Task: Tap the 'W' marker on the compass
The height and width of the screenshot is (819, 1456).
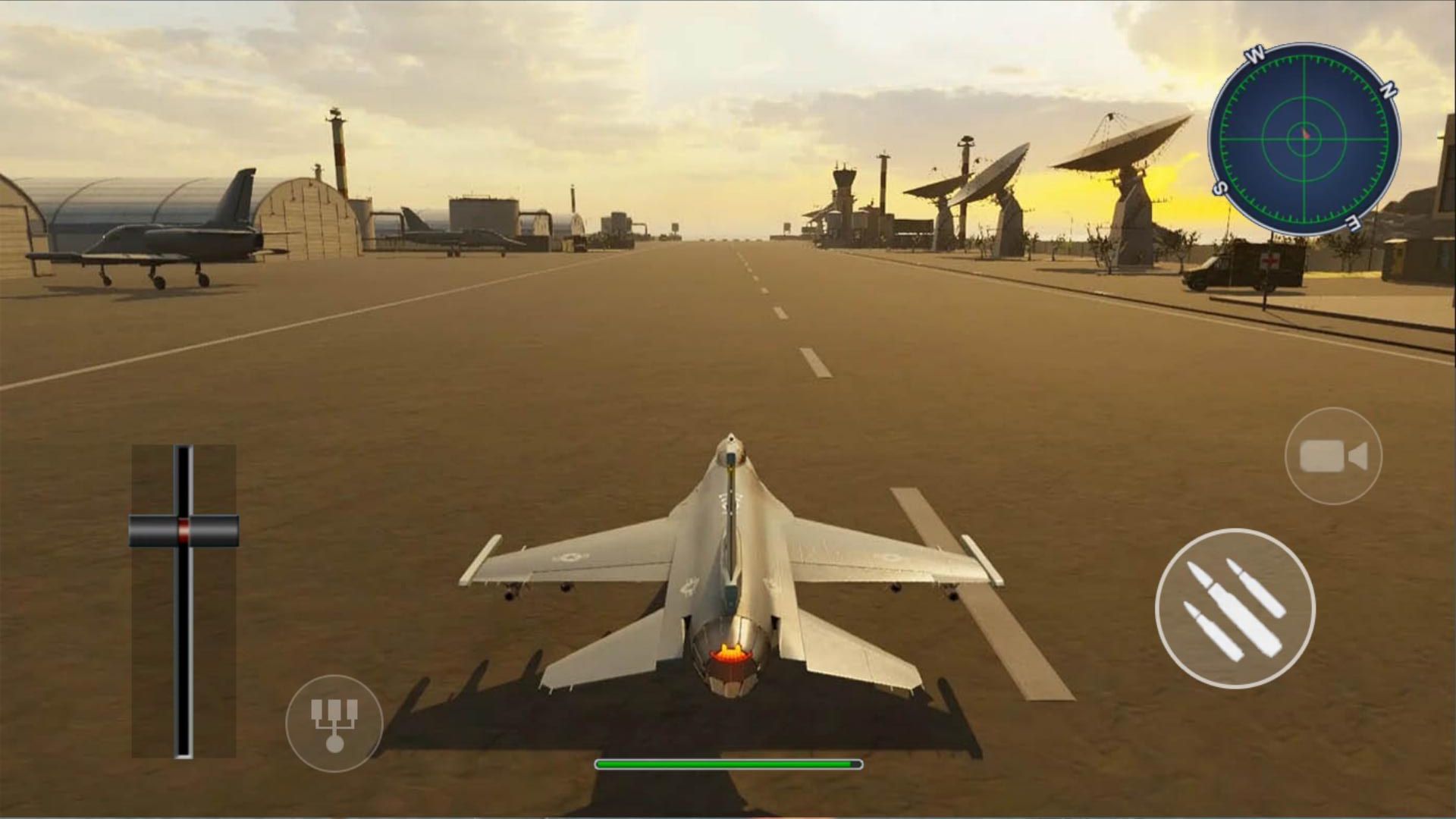Action: (1255, 55)
